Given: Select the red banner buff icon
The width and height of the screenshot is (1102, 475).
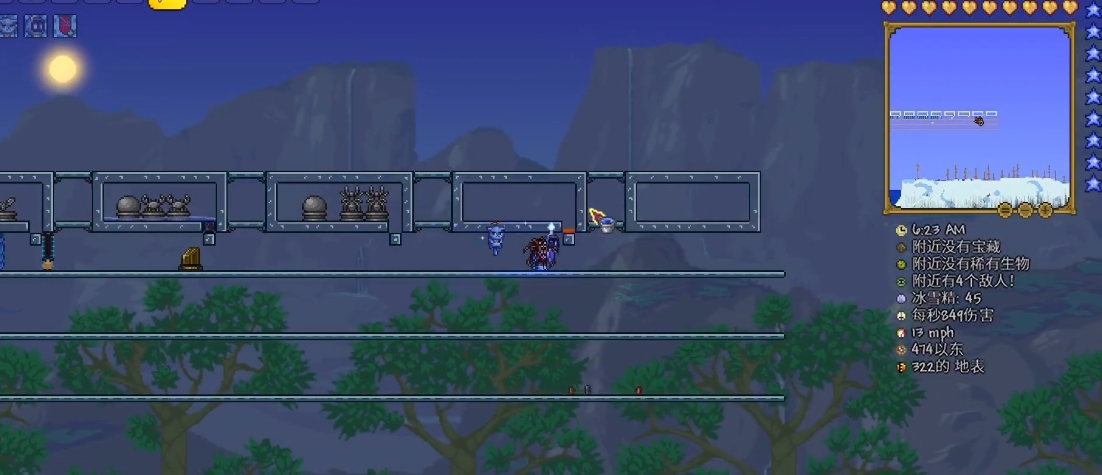Looking at the screenshot, I should (x=65, y=26).
